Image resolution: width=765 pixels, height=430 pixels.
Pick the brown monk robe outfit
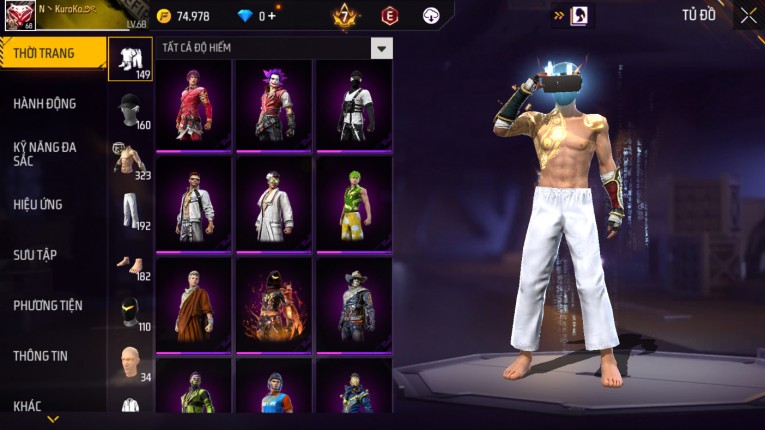tap(194, 303)
